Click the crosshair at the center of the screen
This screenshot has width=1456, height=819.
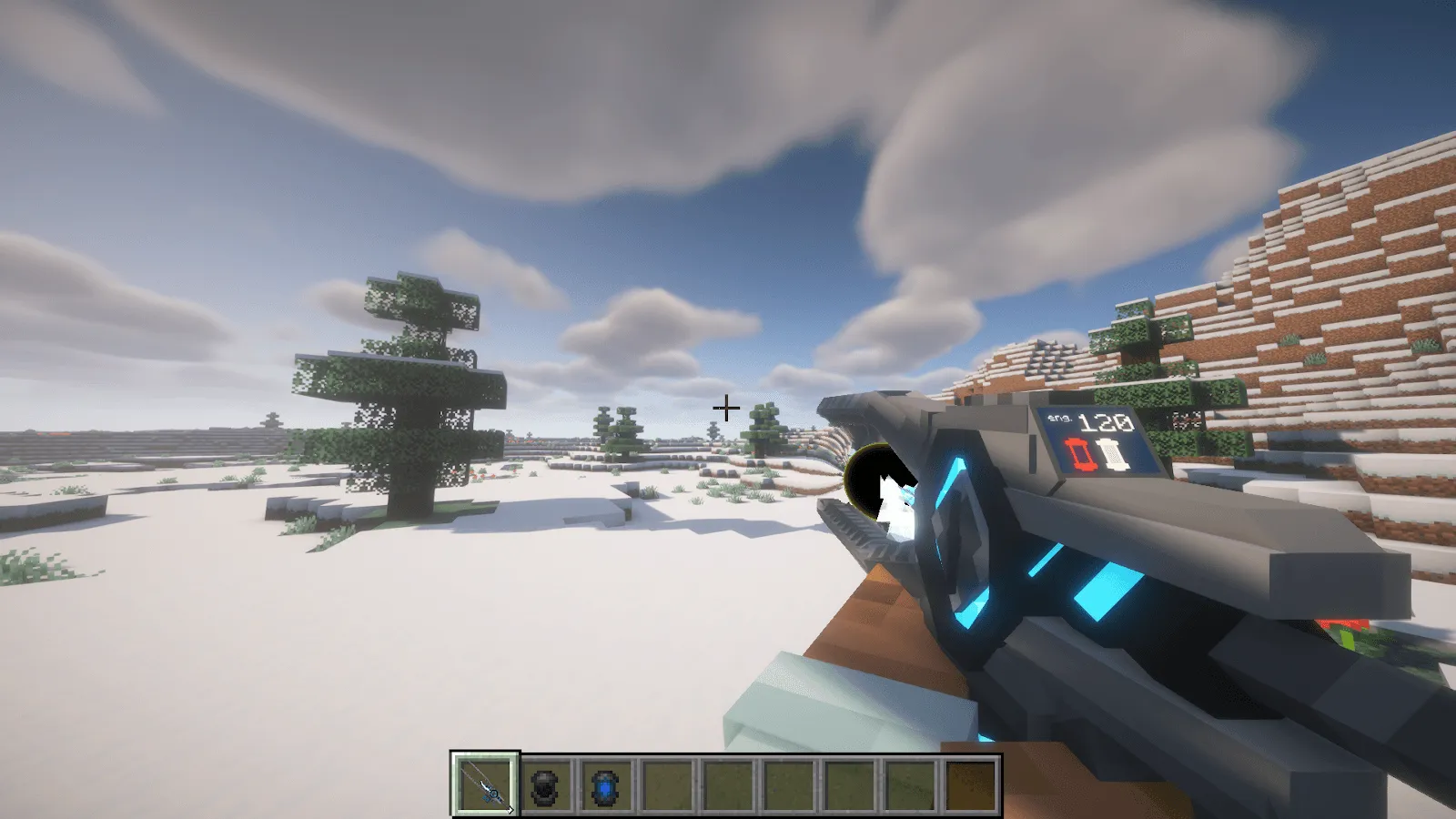tap(727, 409)
